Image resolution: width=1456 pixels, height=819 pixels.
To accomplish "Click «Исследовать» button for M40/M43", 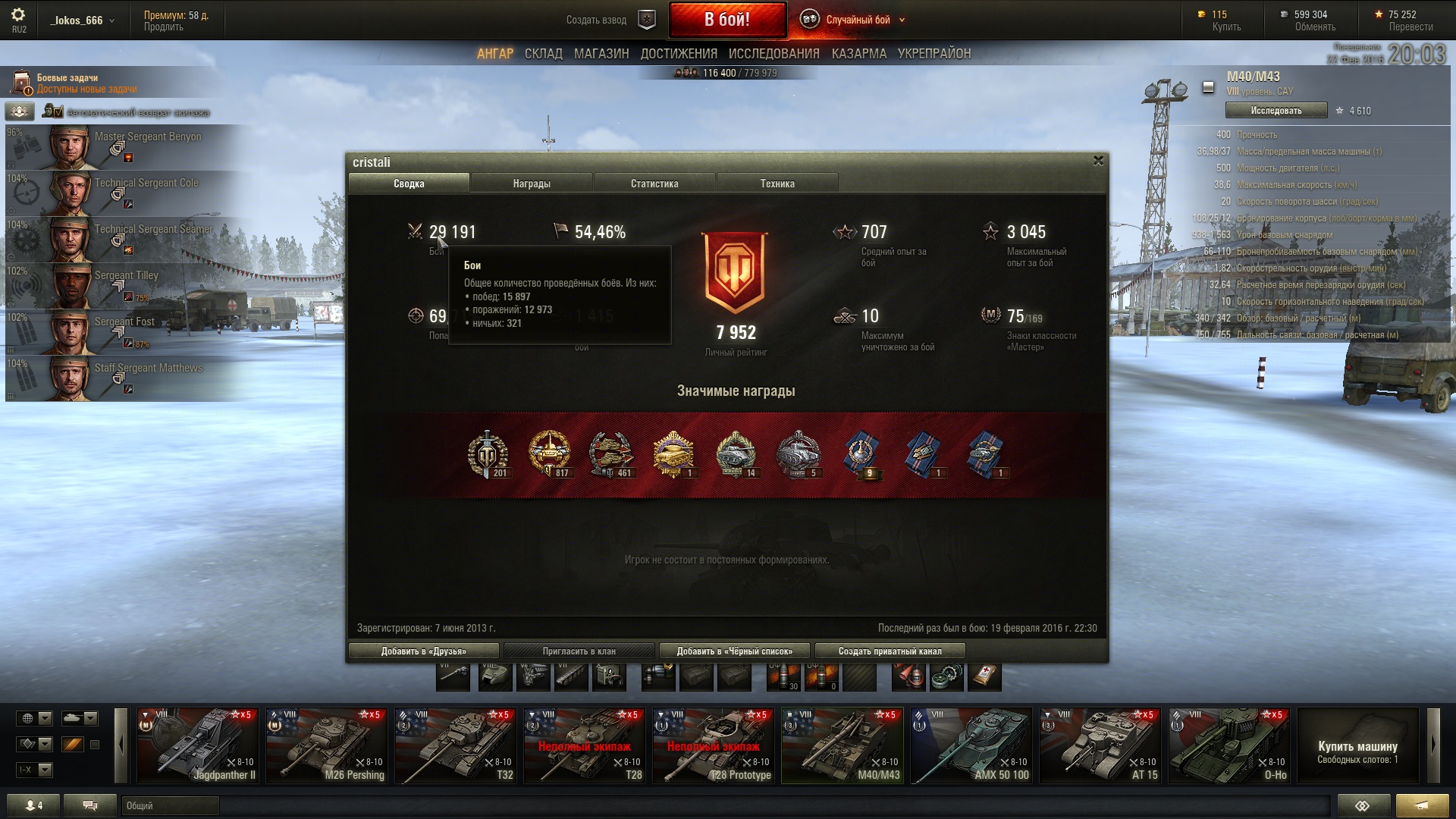I will click(x=1276, y=111).
